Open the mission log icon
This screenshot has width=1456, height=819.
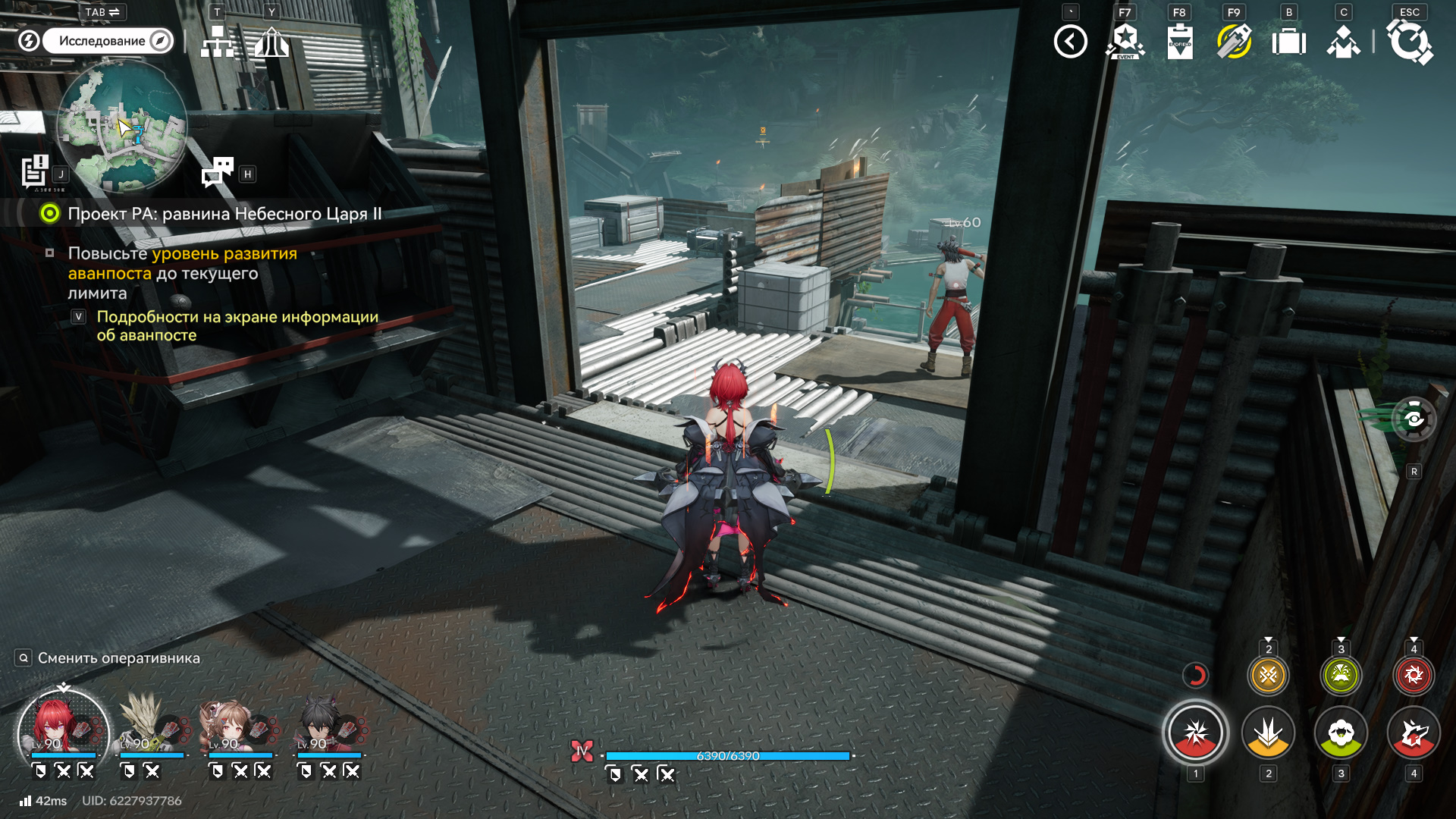pyautogui.click(x=35, y=171)
